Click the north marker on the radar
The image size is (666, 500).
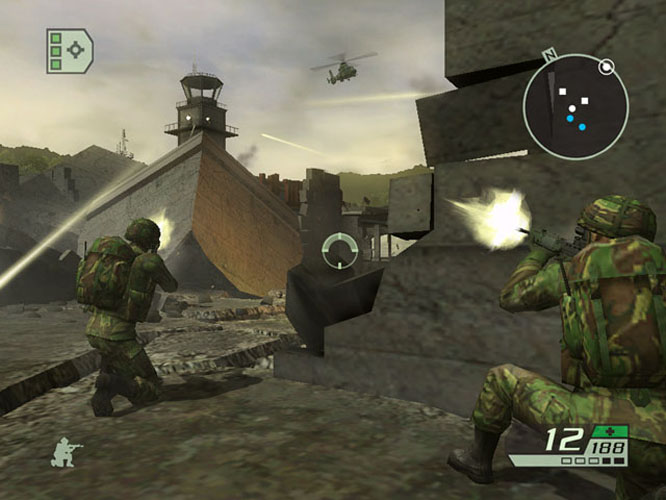[547, 55]
